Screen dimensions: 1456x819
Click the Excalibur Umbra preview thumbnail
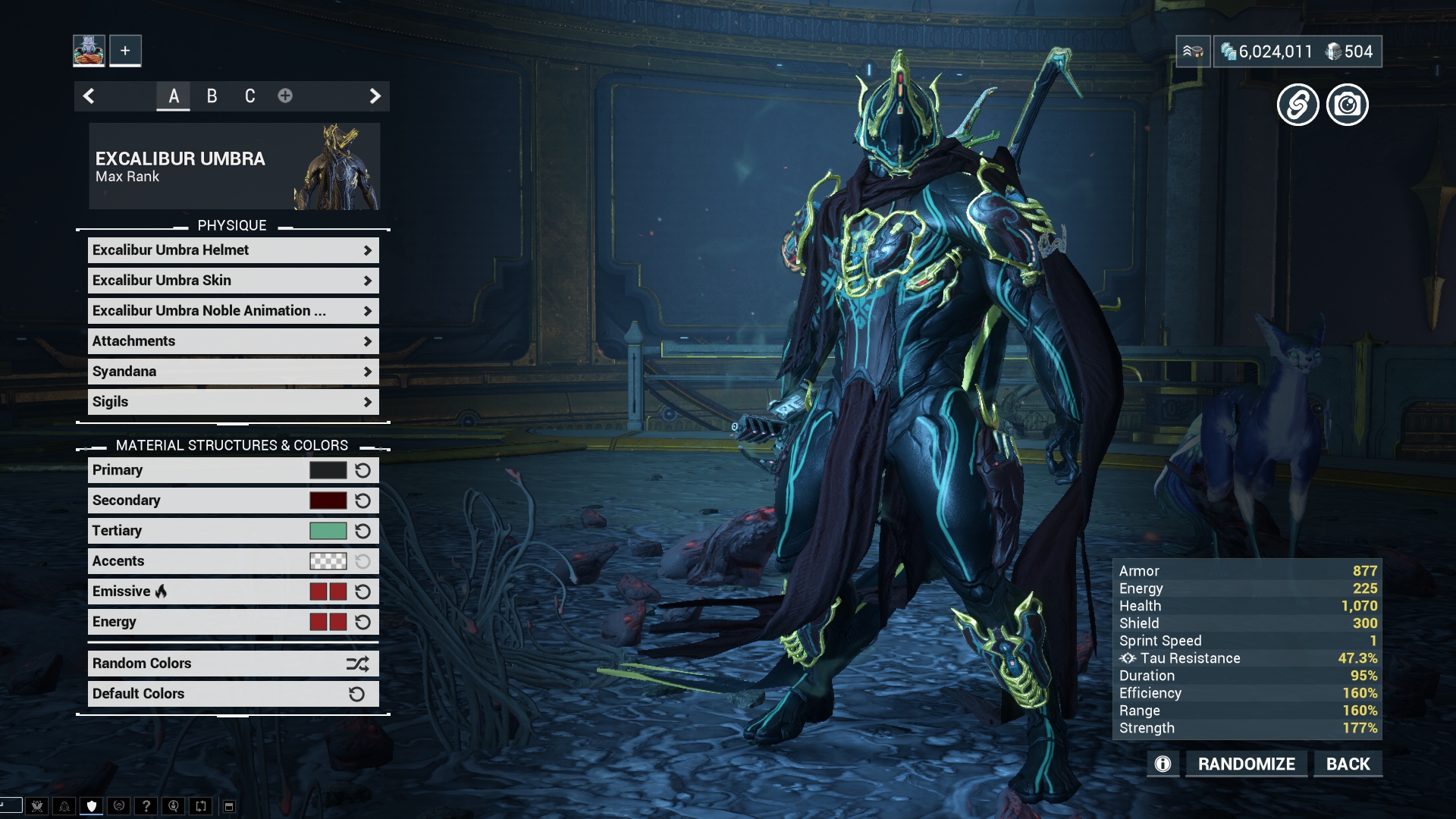336,166
